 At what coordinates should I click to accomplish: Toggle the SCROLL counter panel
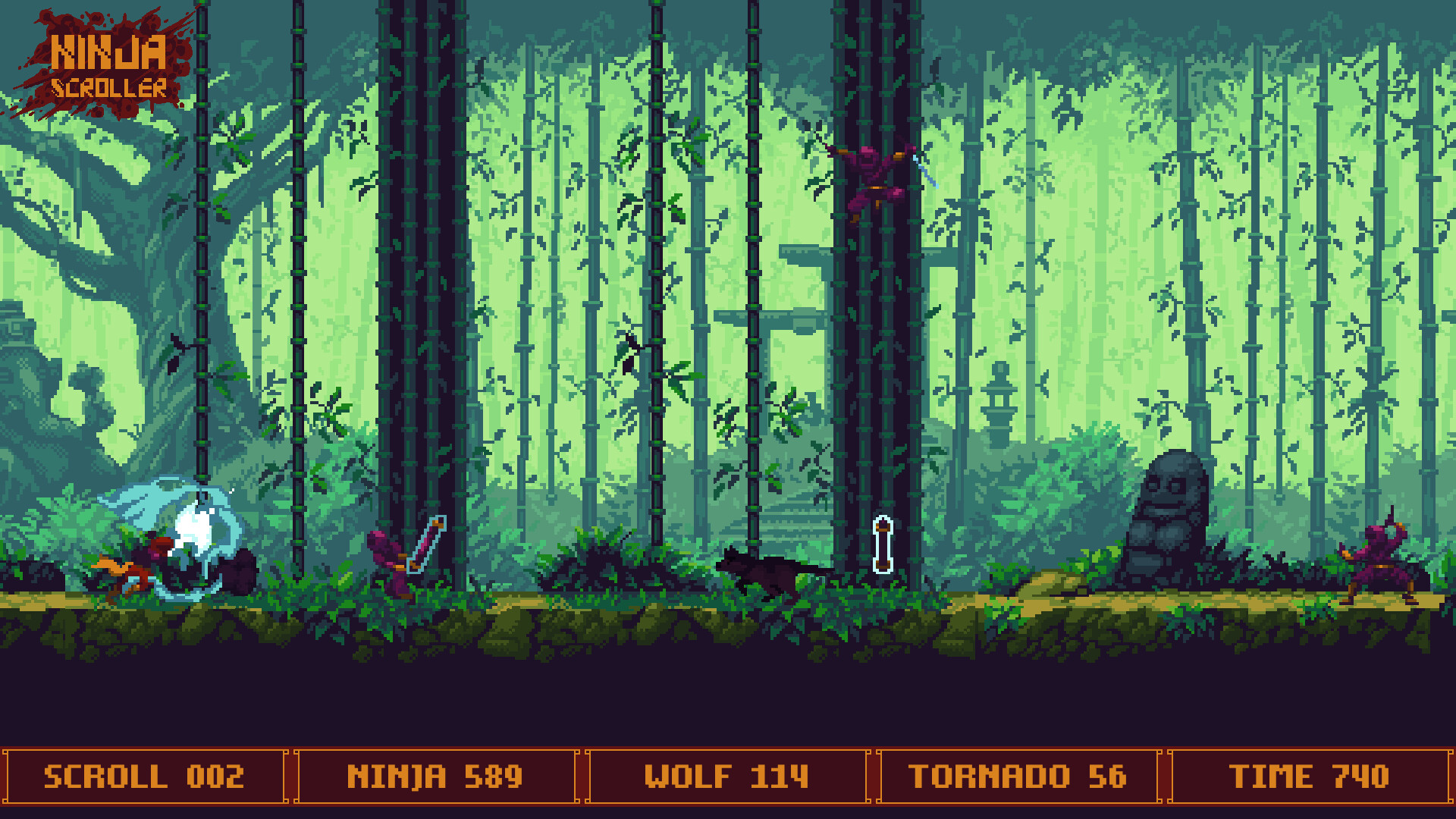click(144, 775)
